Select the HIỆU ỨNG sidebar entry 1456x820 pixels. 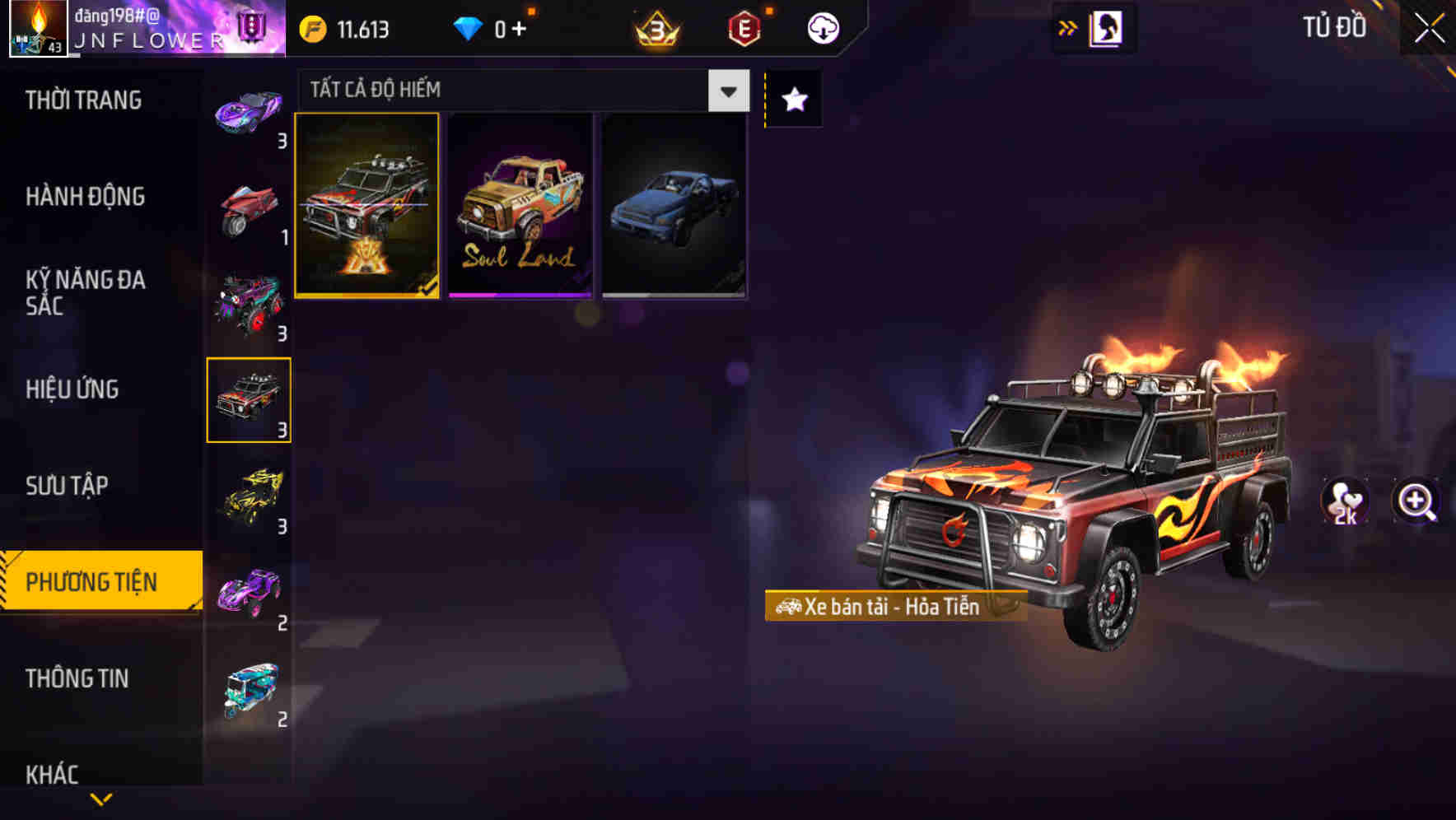pyautogui.click(x=71, y=389)
